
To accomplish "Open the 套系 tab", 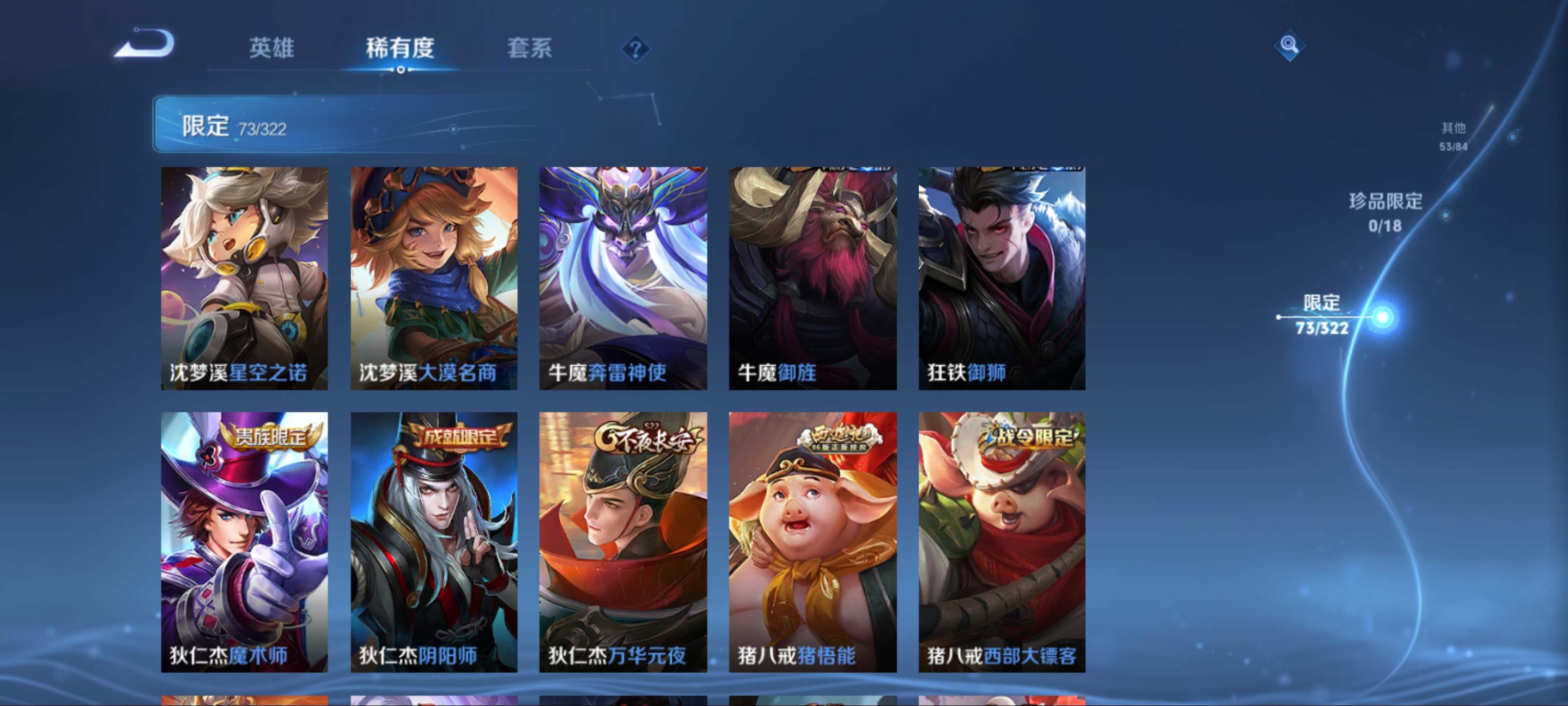I will click(x=529, y=48).
